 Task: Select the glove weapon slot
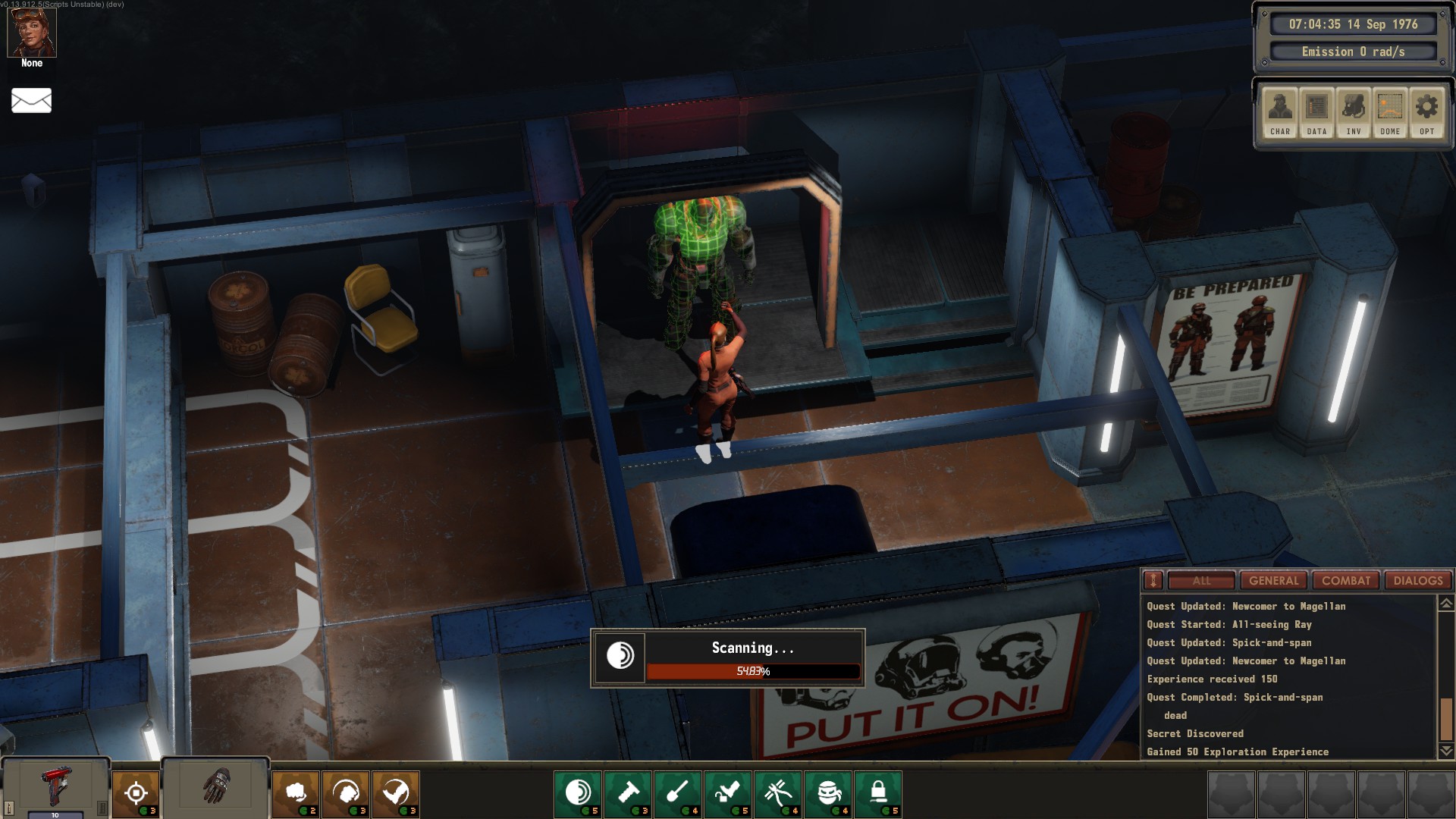tap(216, 786)
